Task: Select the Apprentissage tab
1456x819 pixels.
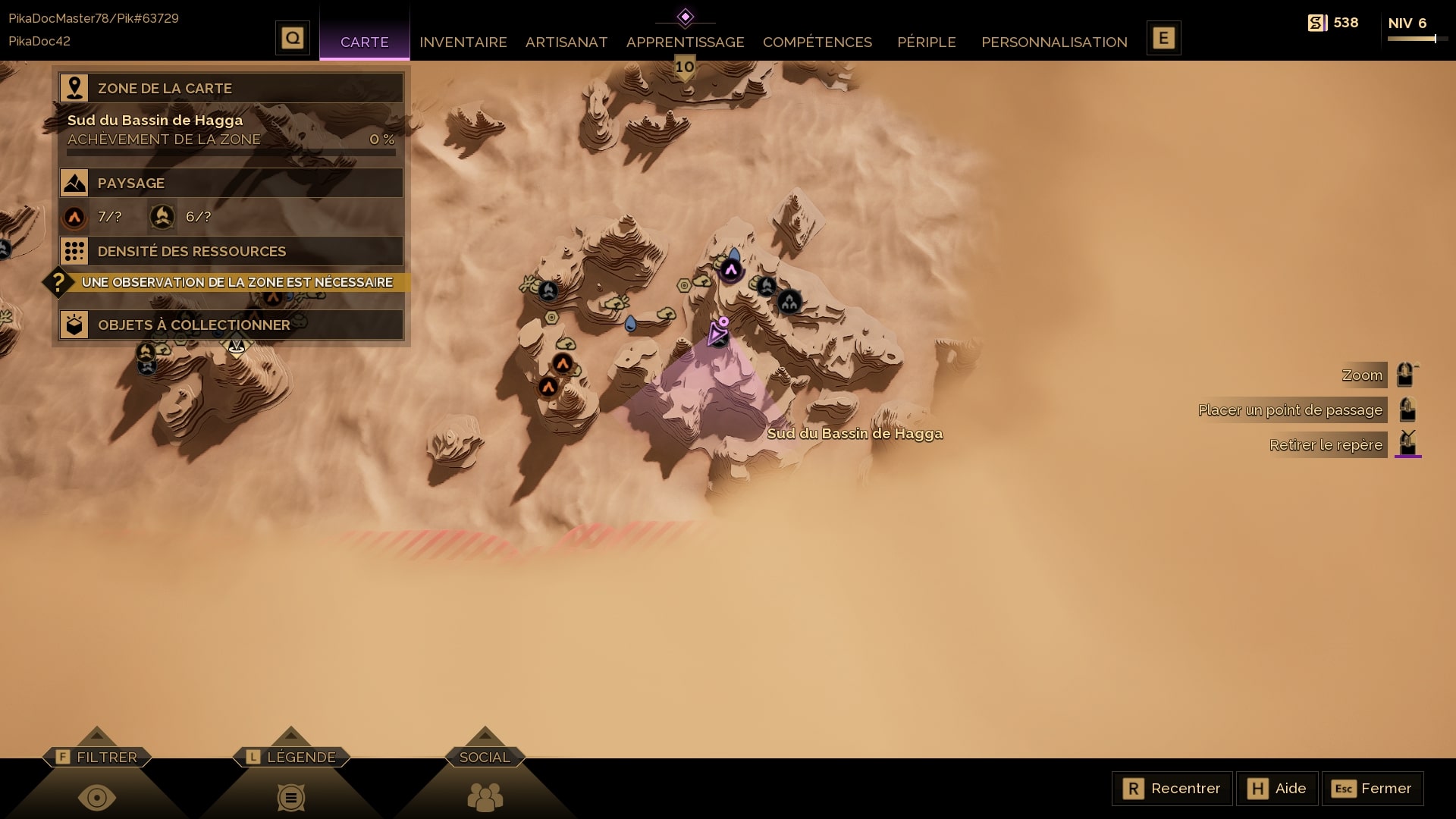Action: [x=685, y=42]
